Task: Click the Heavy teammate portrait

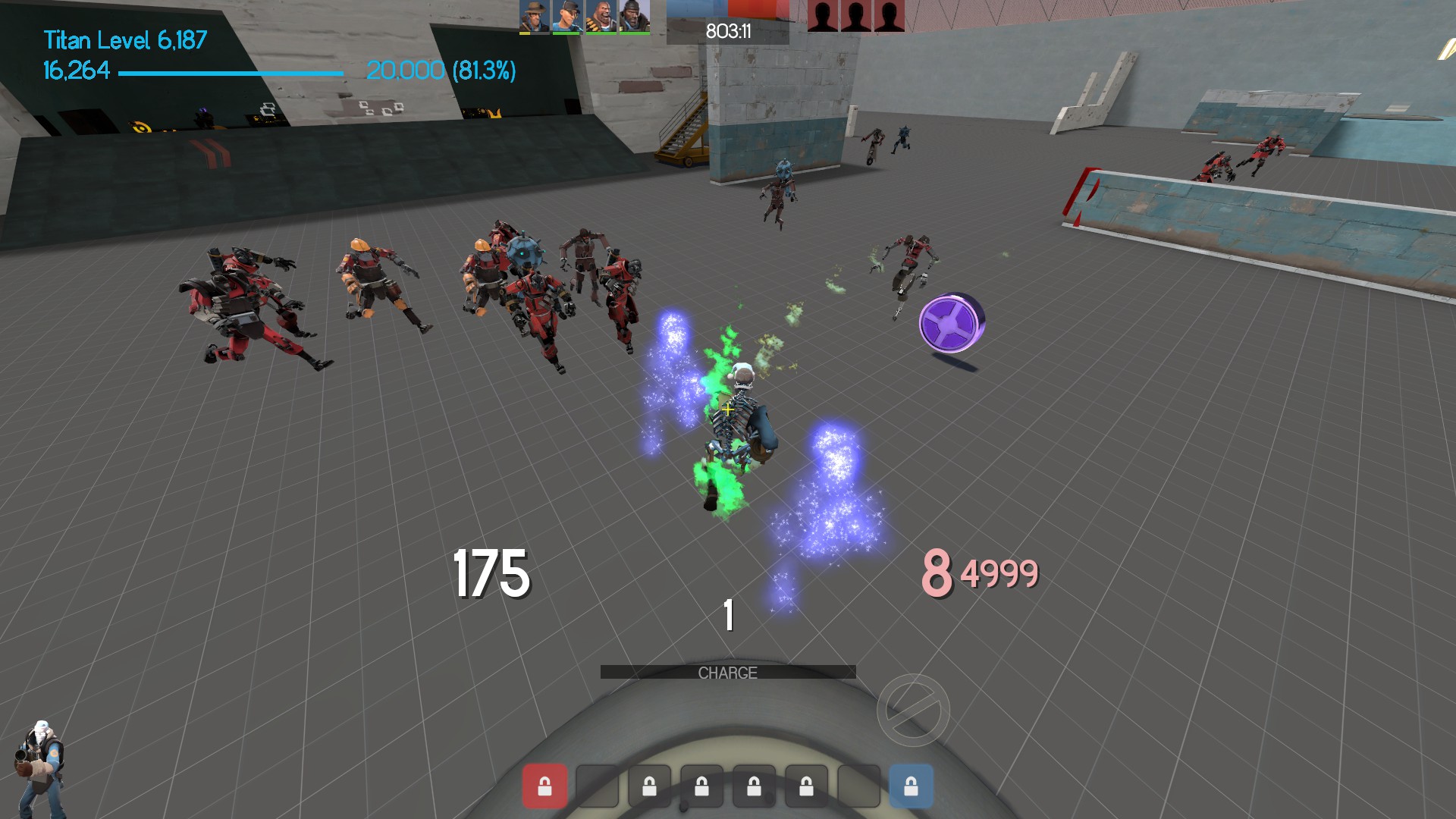Action: point(601,17)
